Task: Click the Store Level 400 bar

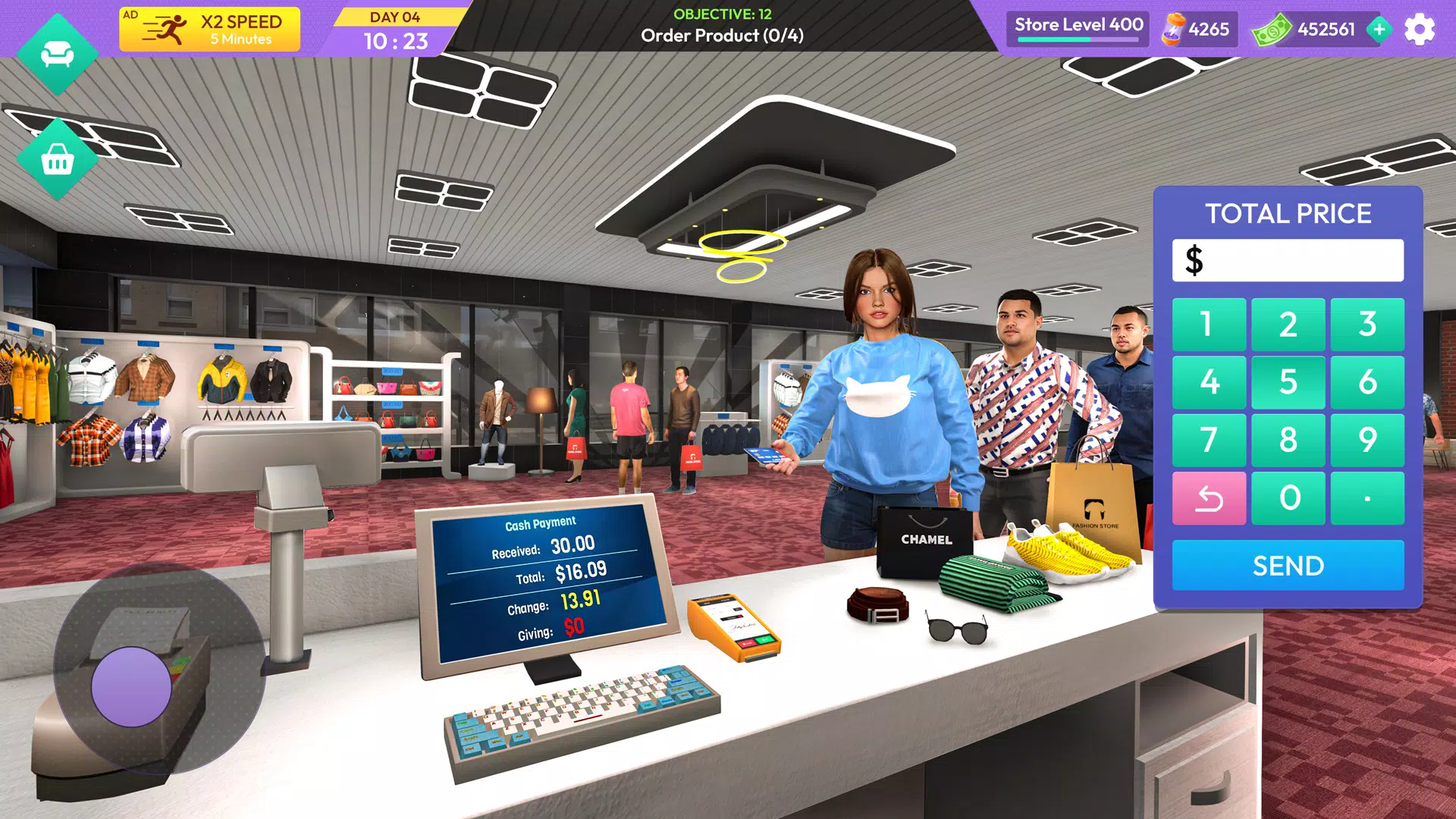Action: 1077,30
